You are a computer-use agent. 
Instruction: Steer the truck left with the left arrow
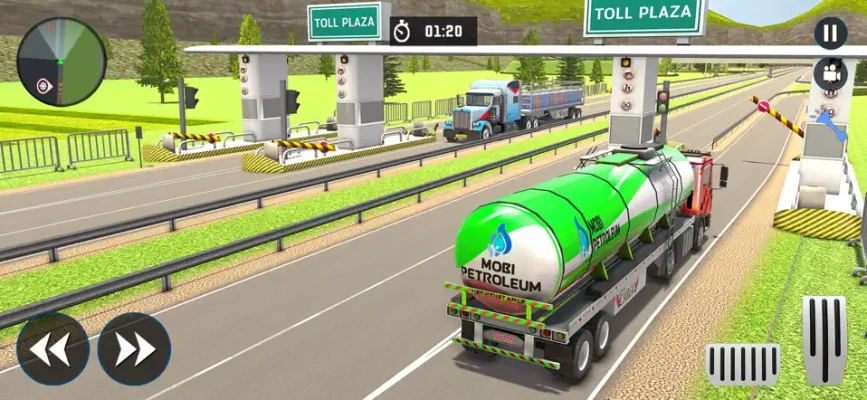pyautogui.click(x=53, y=349)
